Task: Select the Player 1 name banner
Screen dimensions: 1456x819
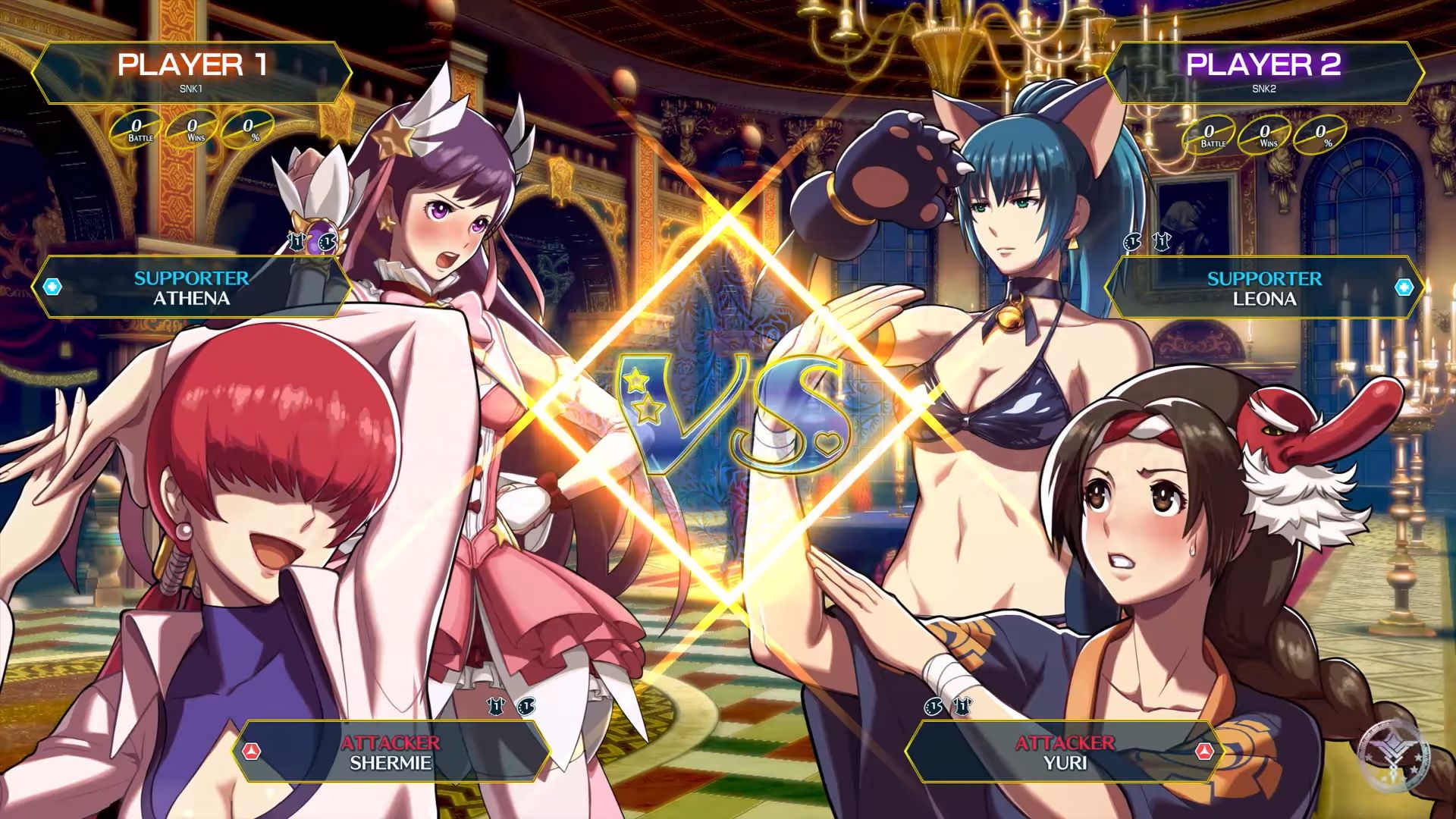Action: point(192,72)
